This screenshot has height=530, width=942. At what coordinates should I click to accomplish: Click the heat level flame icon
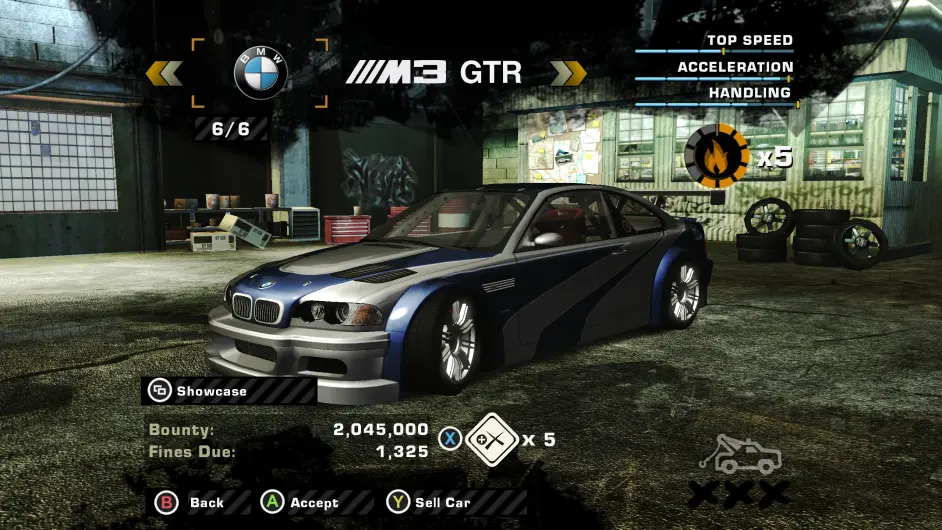click(716, 155)
